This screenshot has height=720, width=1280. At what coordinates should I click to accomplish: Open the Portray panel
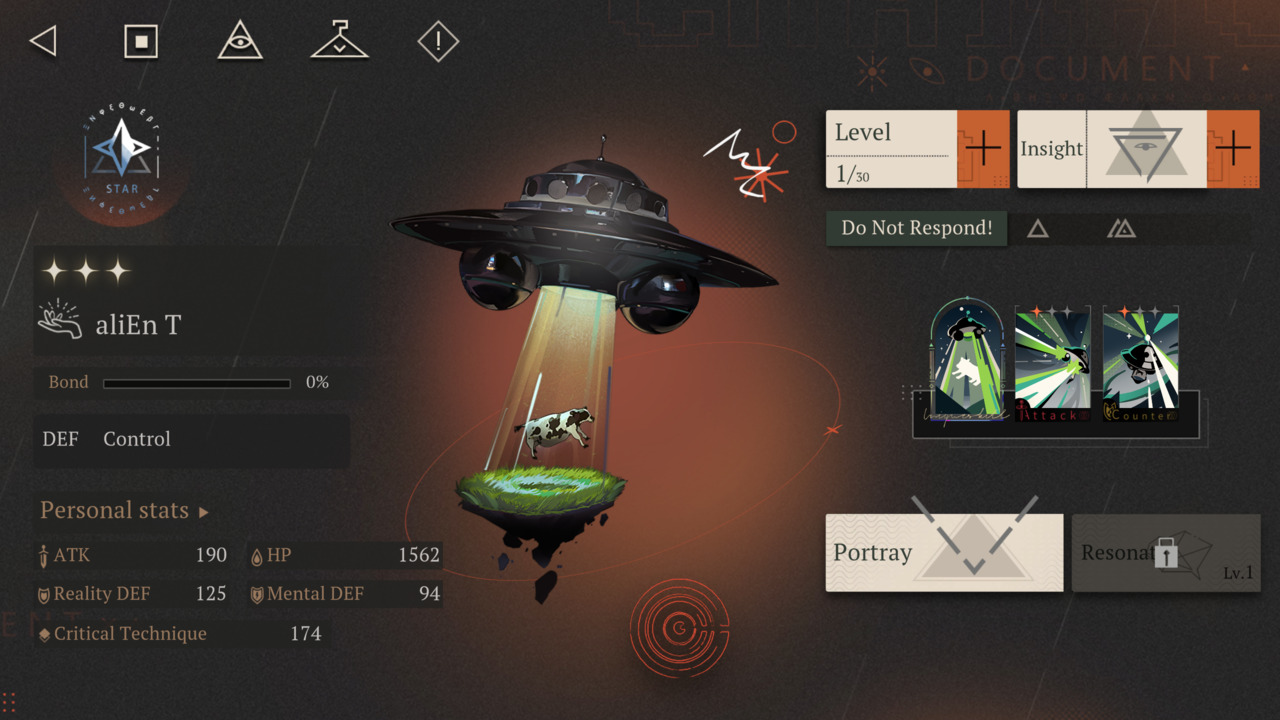tap(944, 552)
